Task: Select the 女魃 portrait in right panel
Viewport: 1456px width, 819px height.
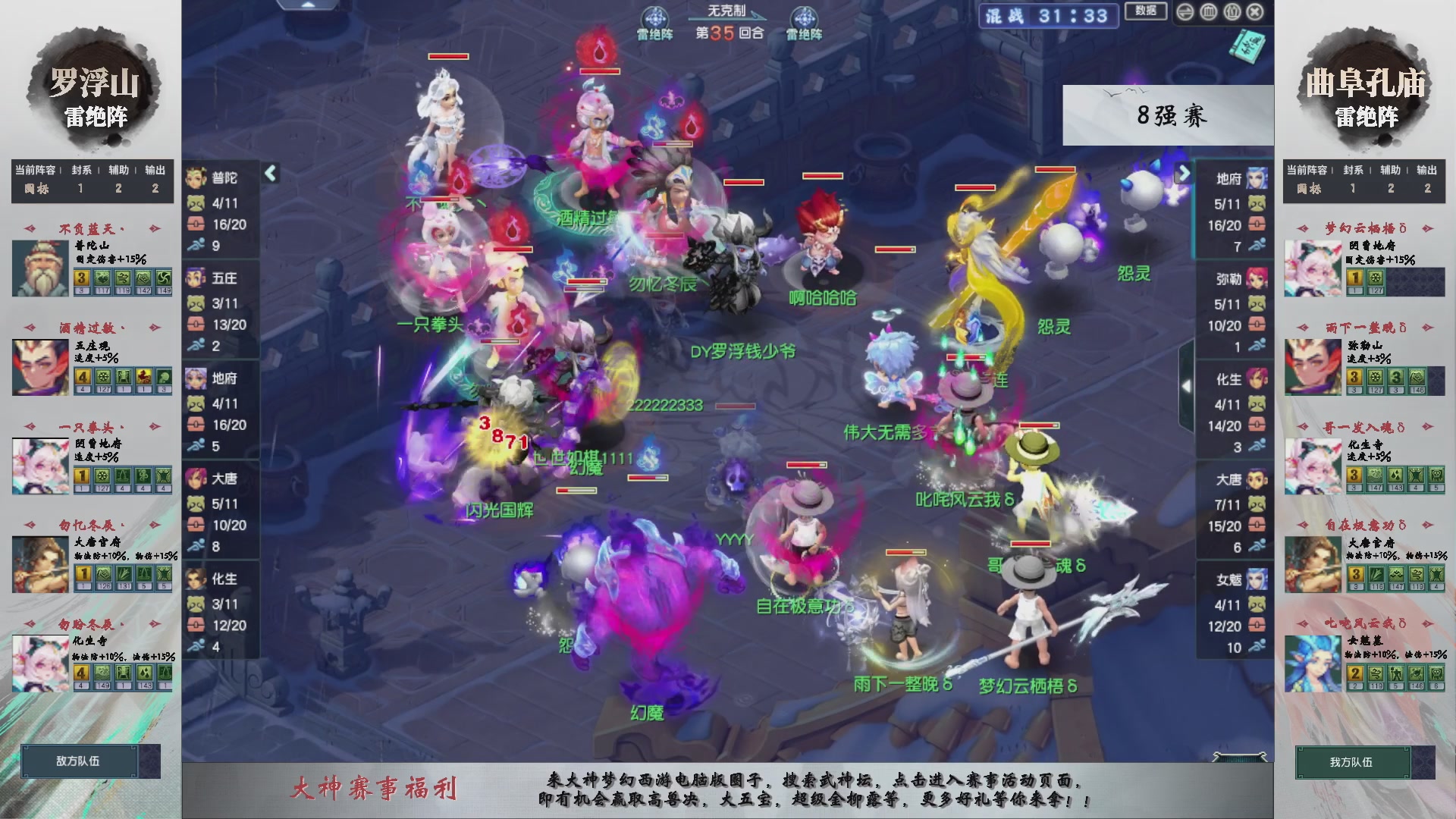Action: coord(1257,579)
